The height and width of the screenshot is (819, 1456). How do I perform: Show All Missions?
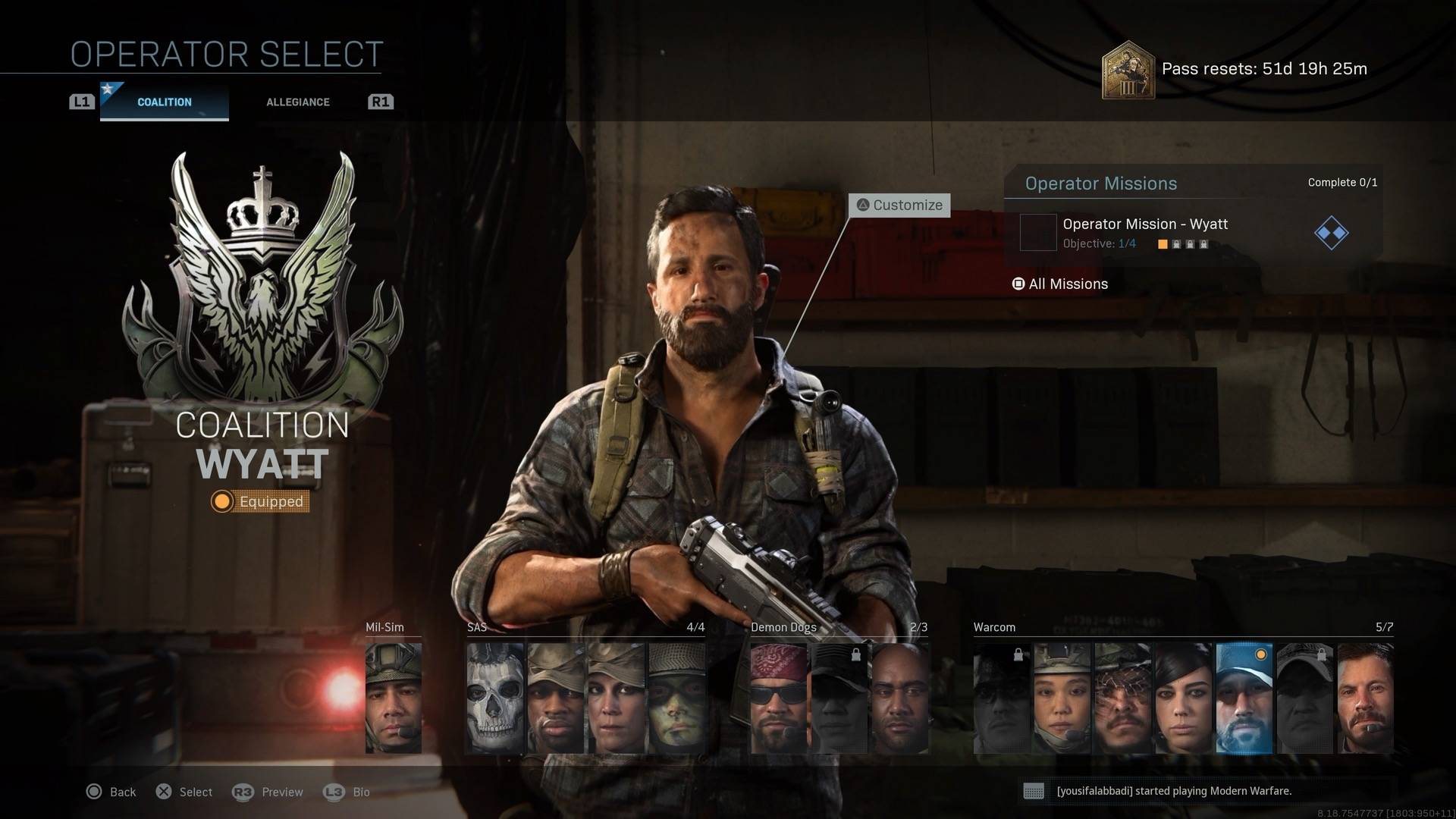[x=1060, y=284]
